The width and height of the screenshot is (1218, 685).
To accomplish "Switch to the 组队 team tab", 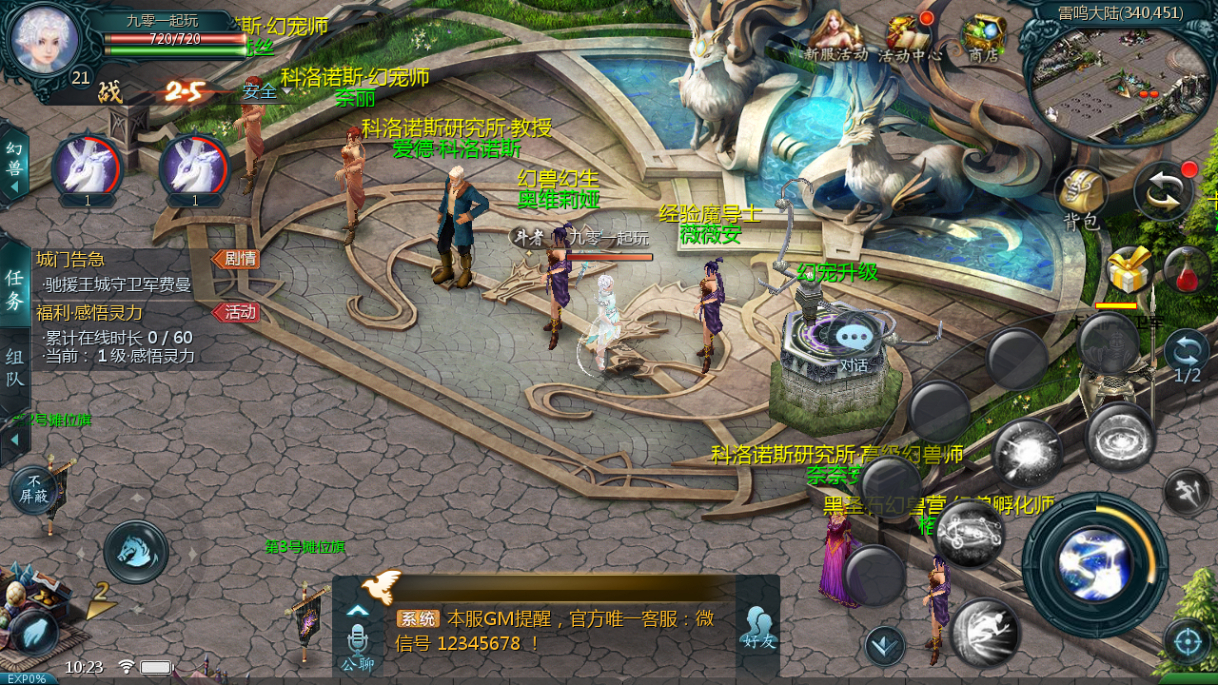I will [15, 367].
